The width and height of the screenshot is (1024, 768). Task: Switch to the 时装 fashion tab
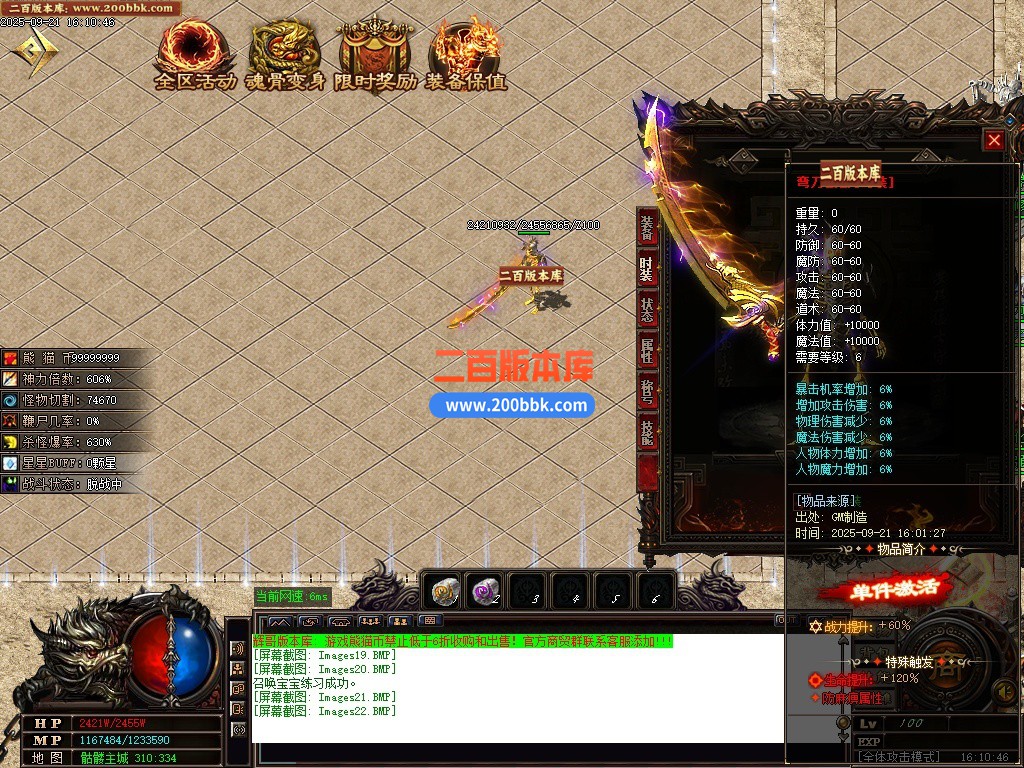(648, 269)
